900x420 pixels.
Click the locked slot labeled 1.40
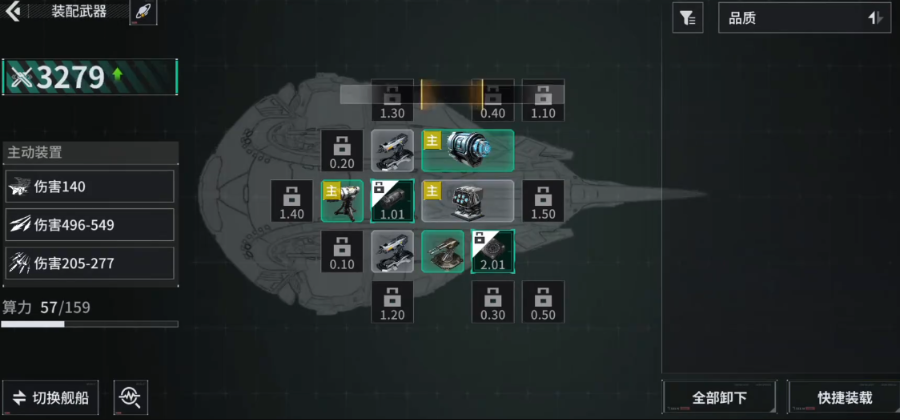(292, 201)
